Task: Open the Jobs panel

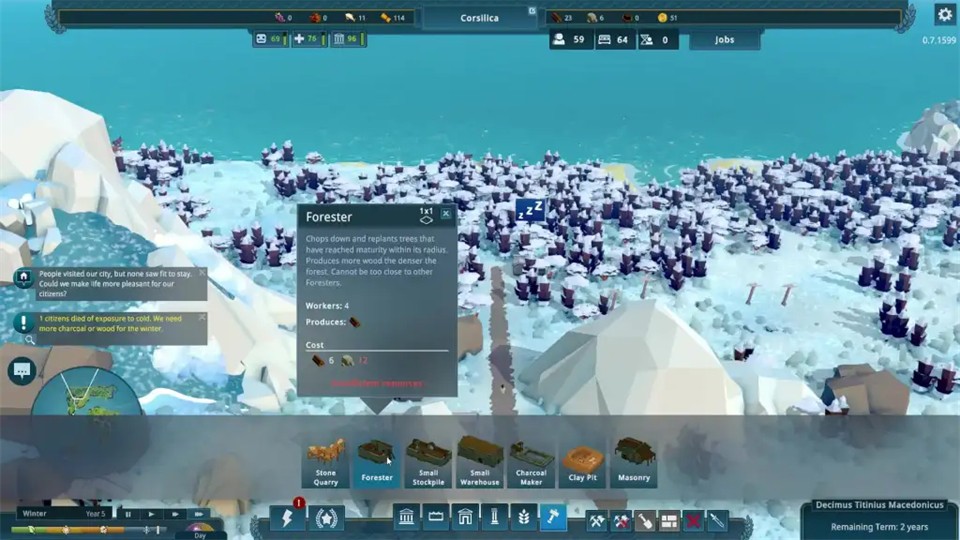Action: (725, 40)
